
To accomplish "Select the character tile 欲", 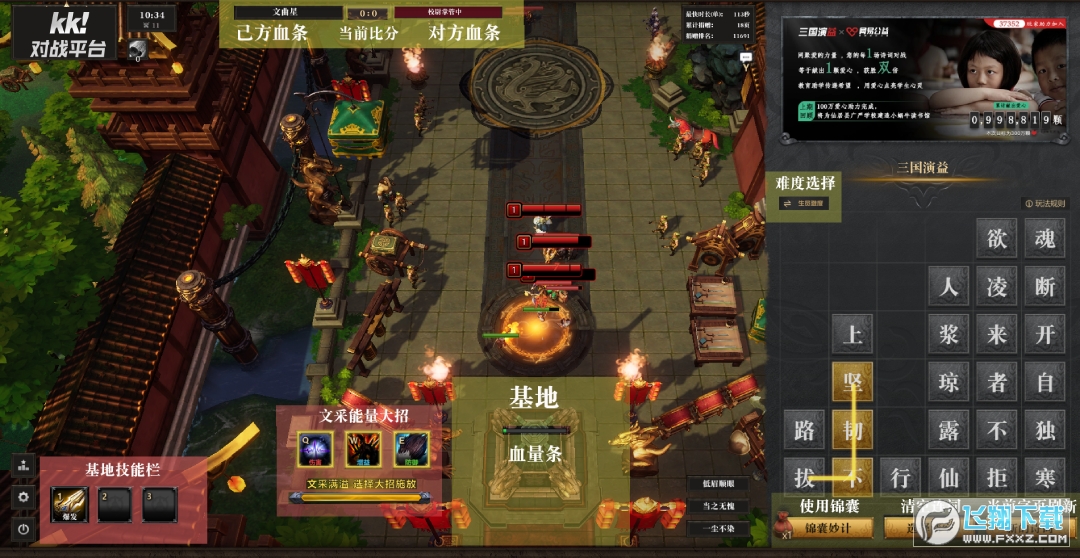I will coord(997,238).
